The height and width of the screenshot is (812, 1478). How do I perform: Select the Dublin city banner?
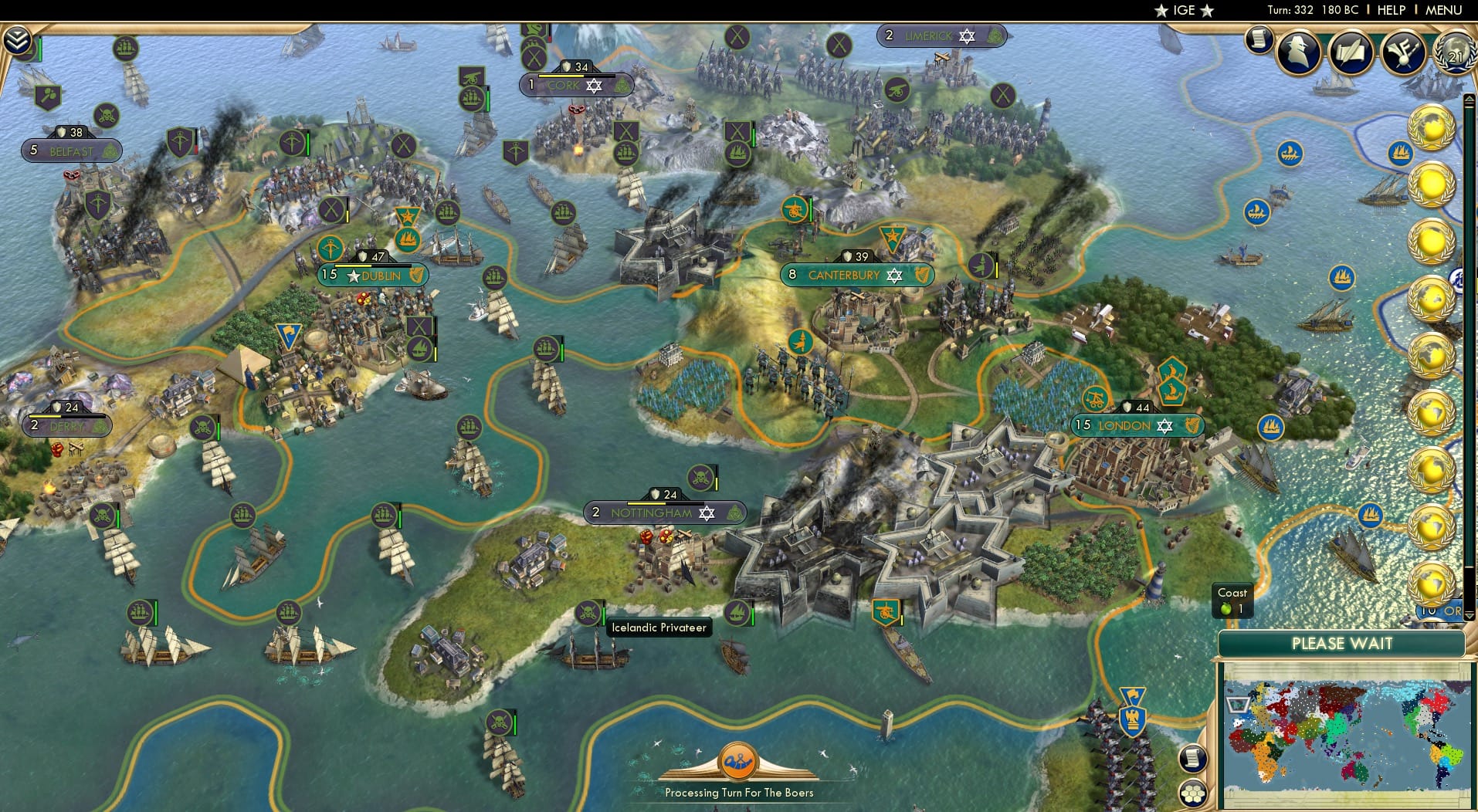[x=372, y=274]
